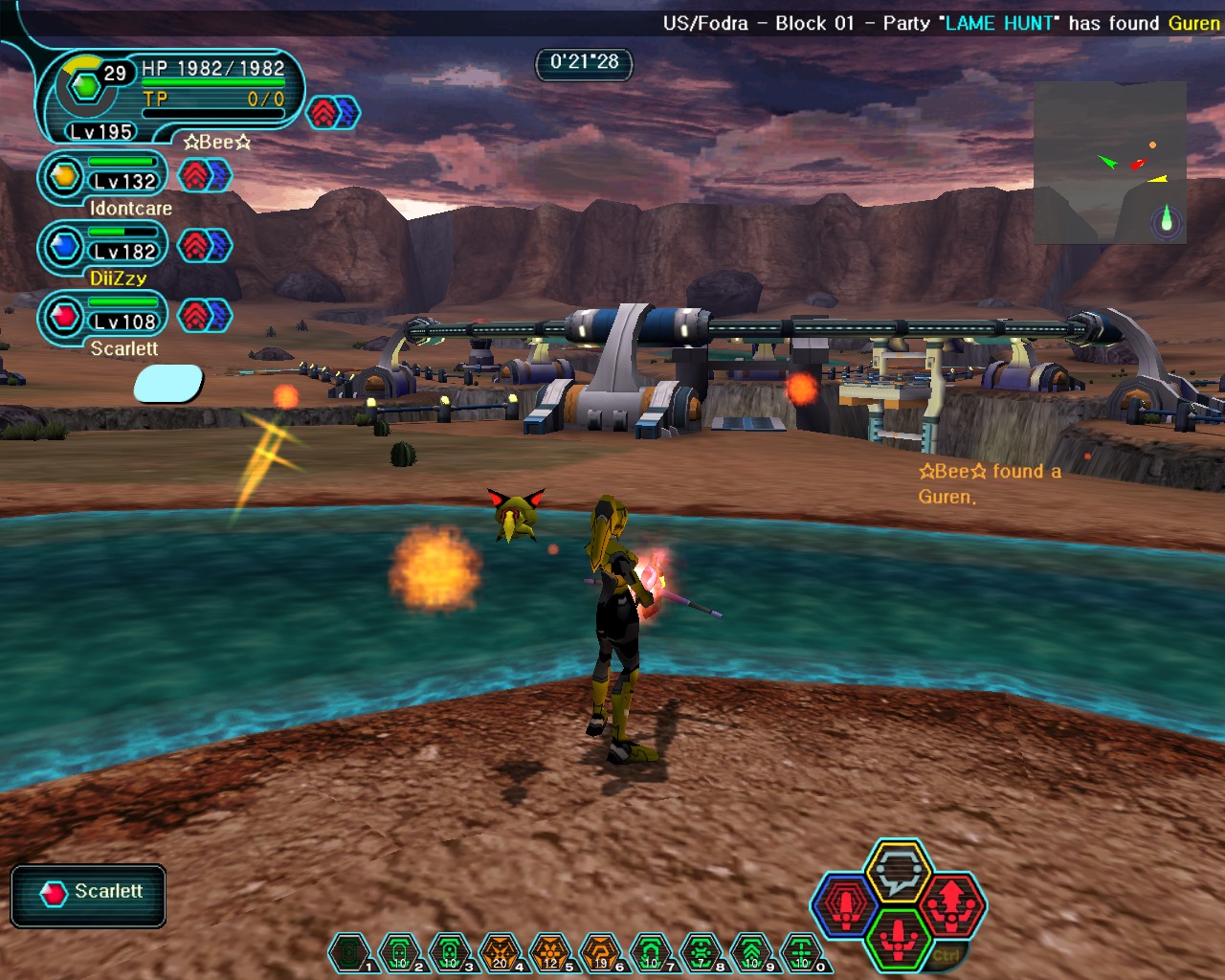Image resolution: width=1225 pixels, height=980 pixels.
Task: Click your own Lv195 status panel
Action: click(170, 96)
